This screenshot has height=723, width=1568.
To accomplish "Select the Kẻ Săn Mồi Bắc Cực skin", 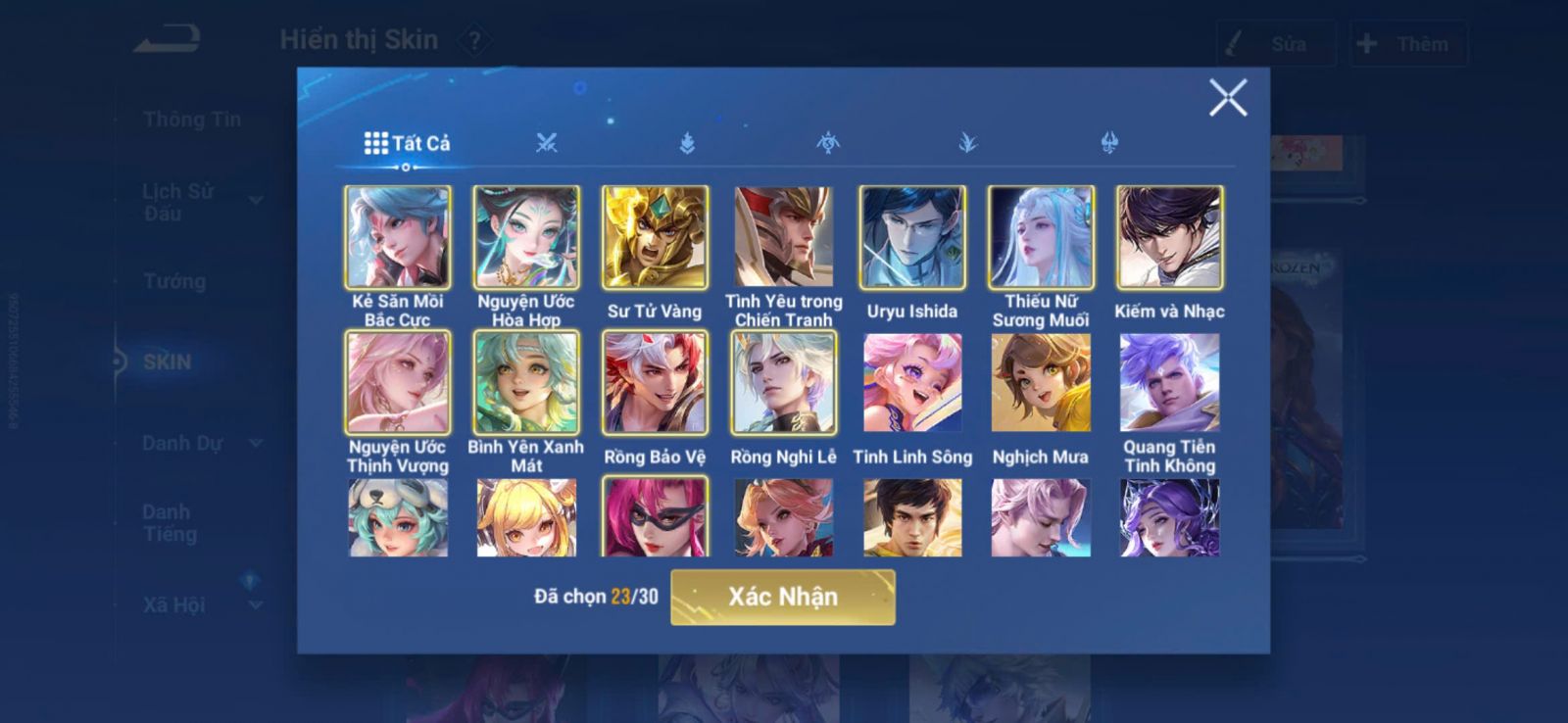I will (398, 237).
